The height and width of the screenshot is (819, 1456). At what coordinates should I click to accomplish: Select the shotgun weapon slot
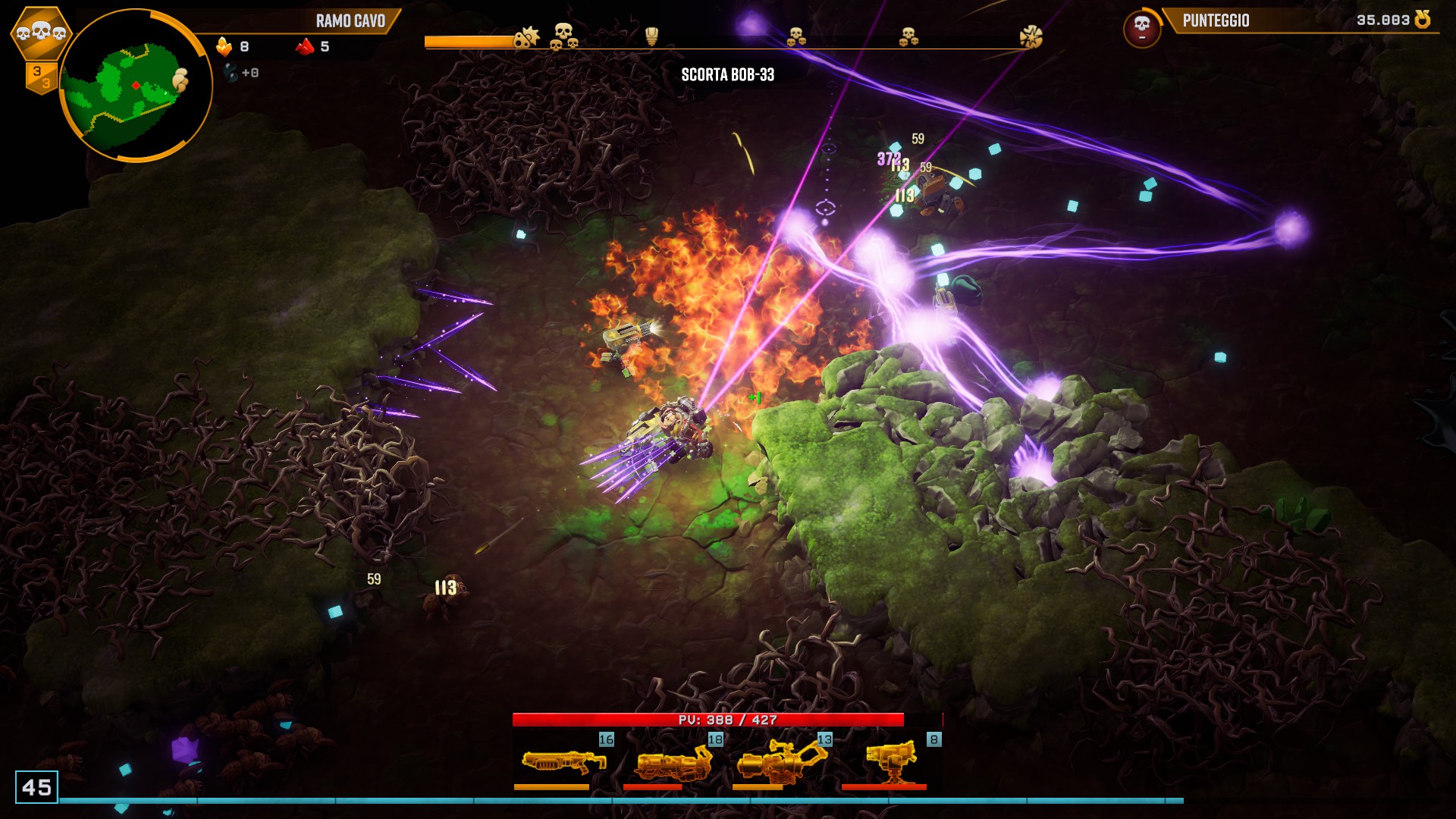[563, 761]
